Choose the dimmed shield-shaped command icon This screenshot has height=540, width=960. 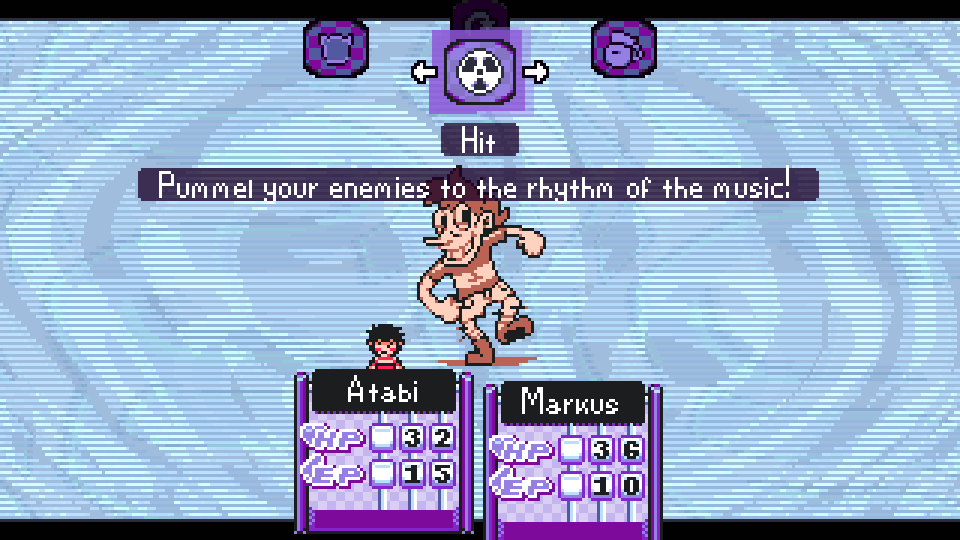[336, 48]
